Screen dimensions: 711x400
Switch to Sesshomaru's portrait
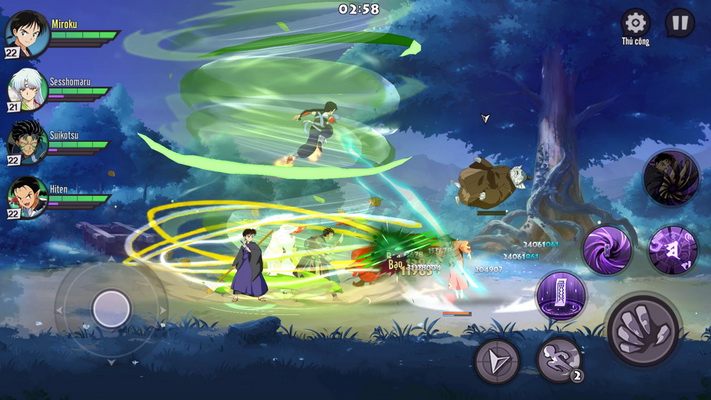pos(27,91)
